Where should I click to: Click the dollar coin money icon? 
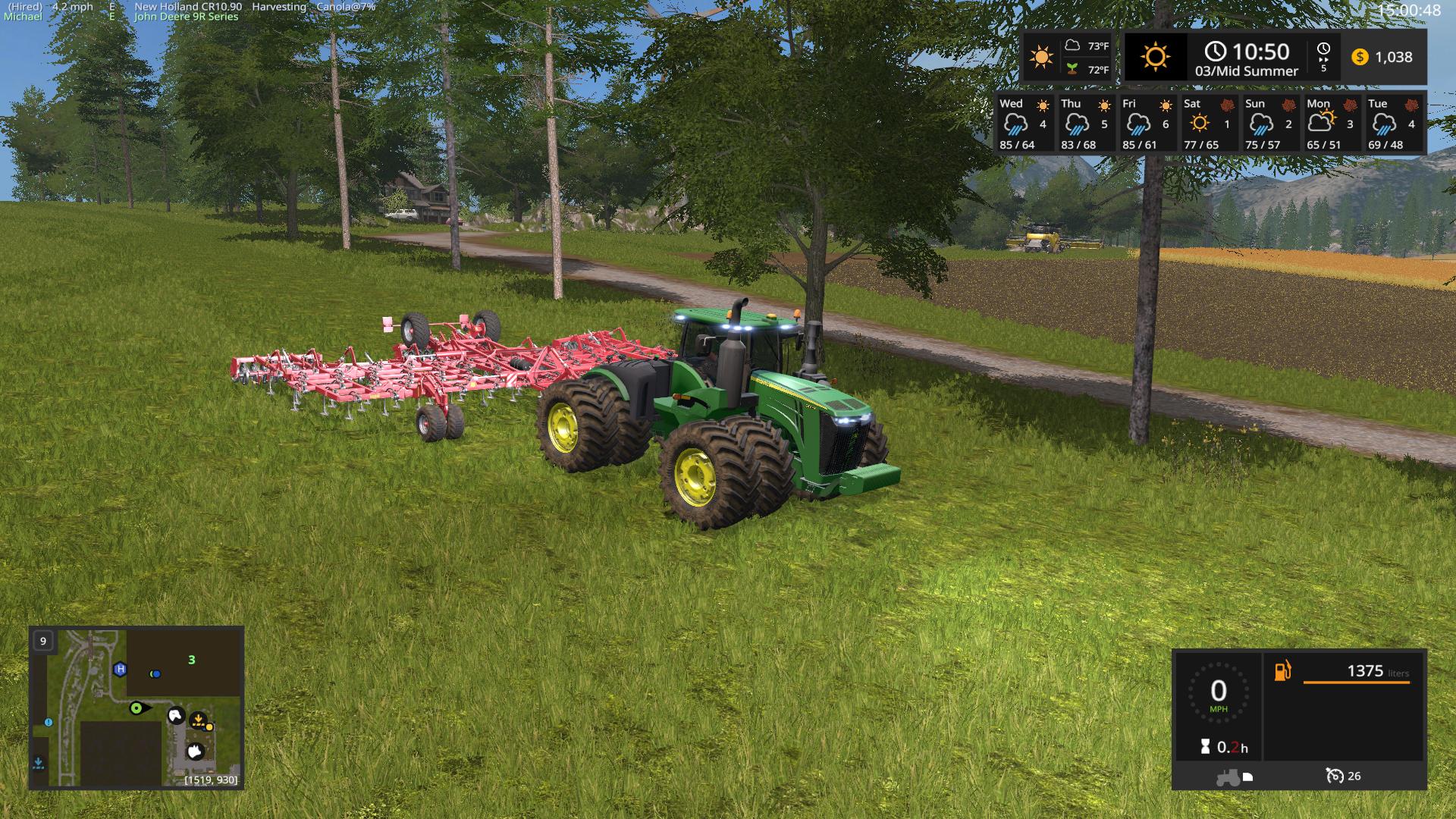1360,57
